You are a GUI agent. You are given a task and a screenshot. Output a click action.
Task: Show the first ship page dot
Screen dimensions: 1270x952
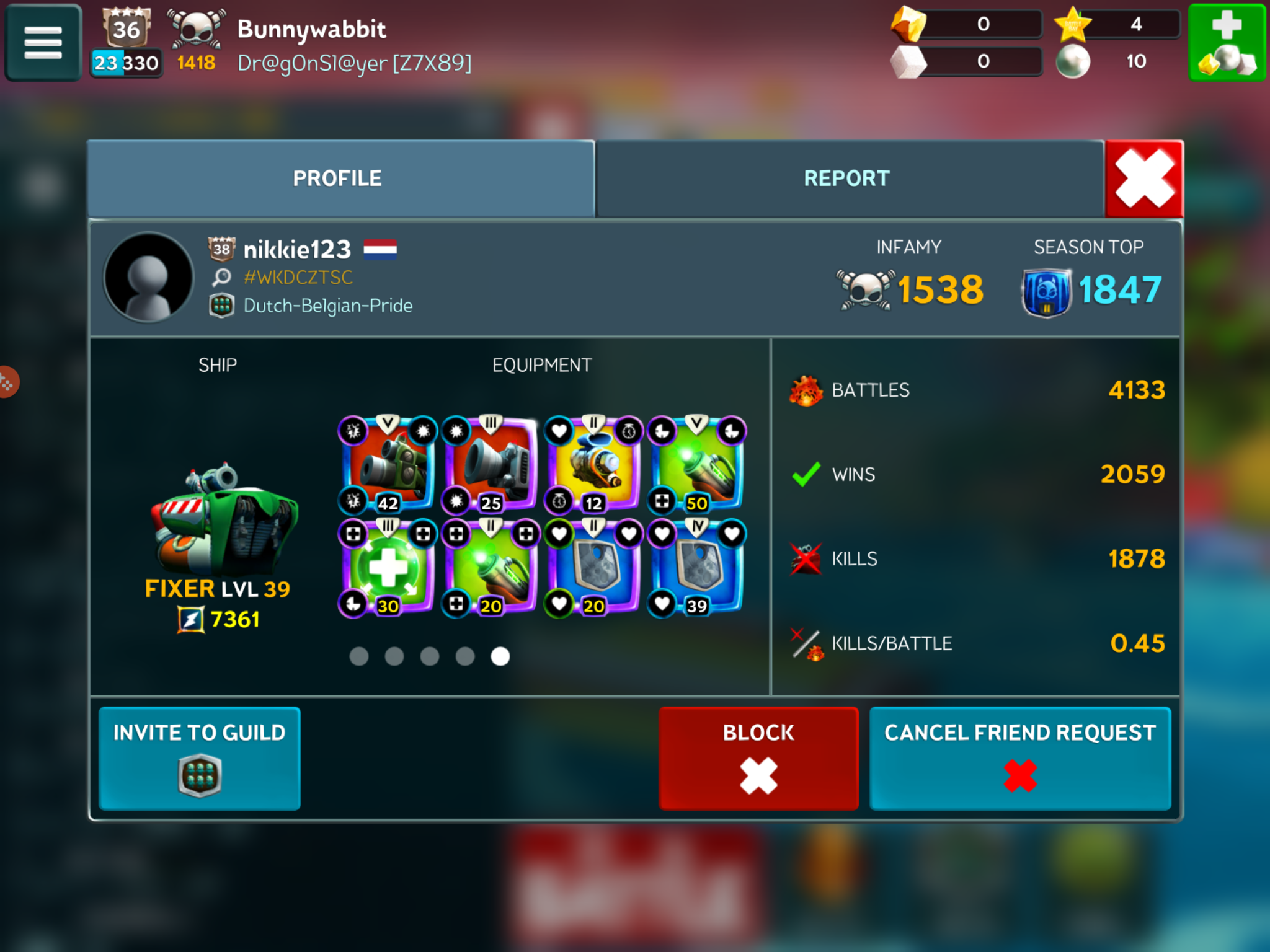point(359,656)
